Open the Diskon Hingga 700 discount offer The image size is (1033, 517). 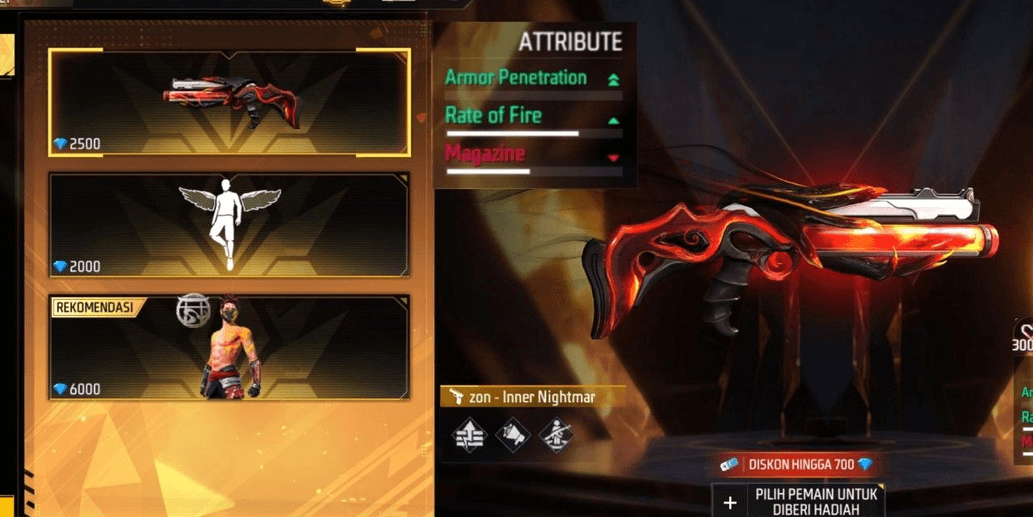click(797, 465)
